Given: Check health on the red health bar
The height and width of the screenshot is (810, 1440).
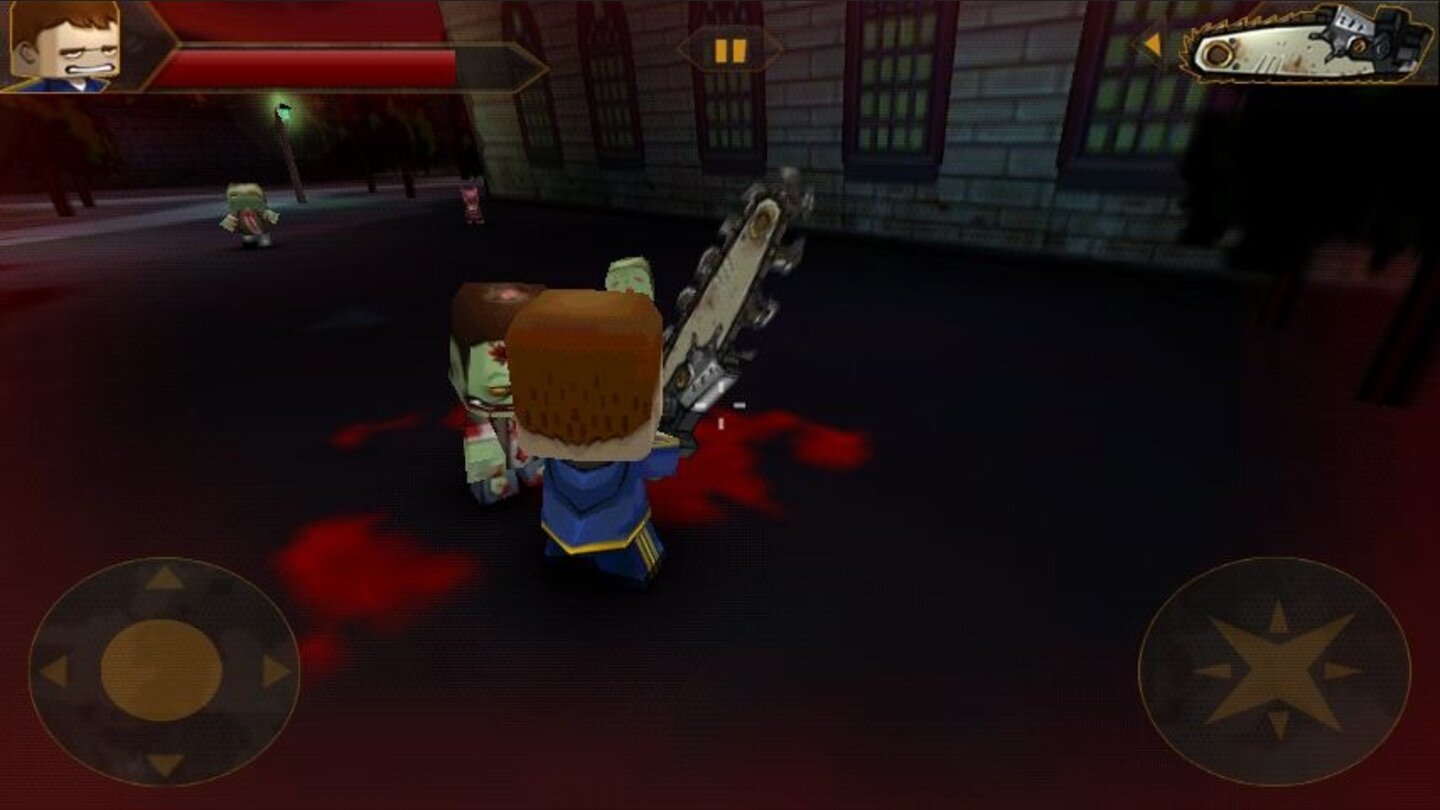Looking at the screenshot, I should (300, 55).
